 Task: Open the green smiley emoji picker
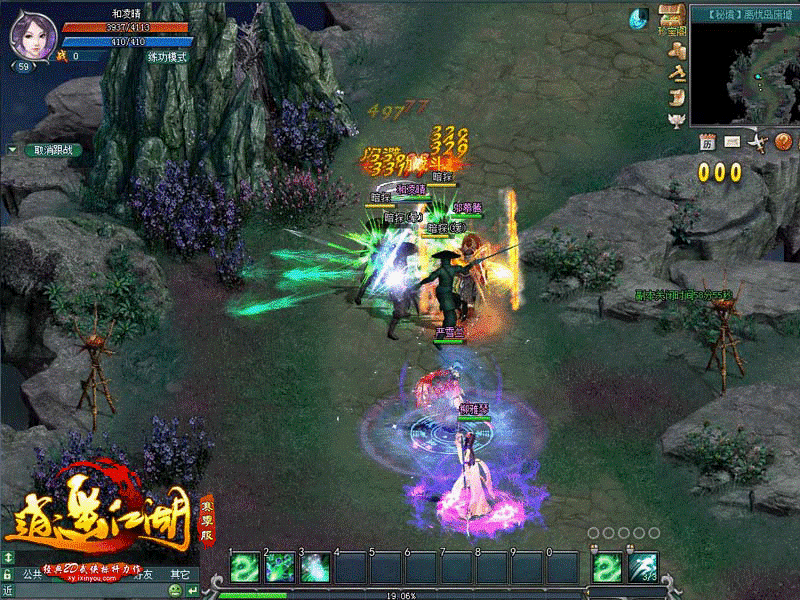(x=174, y=591)
